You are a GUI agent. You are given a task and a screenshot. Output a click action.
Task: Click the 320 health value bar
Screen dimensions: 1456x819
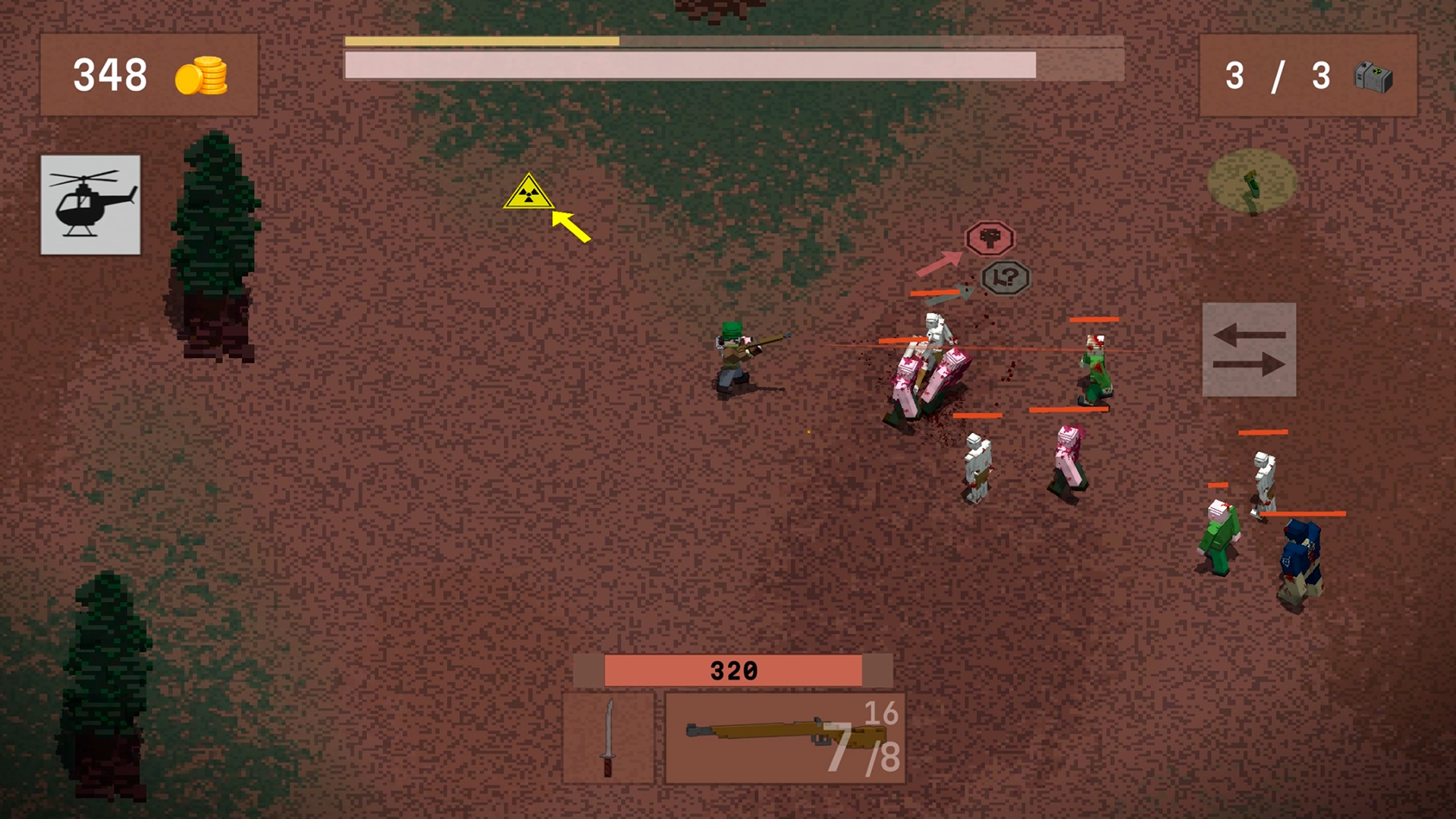click(733, 670)
